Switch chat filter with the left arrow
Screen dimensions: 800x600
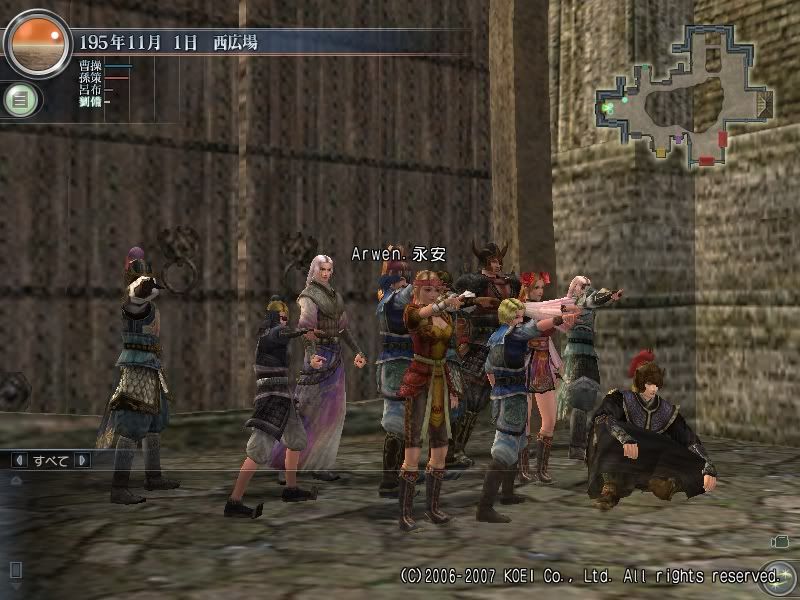pos(18,461)
